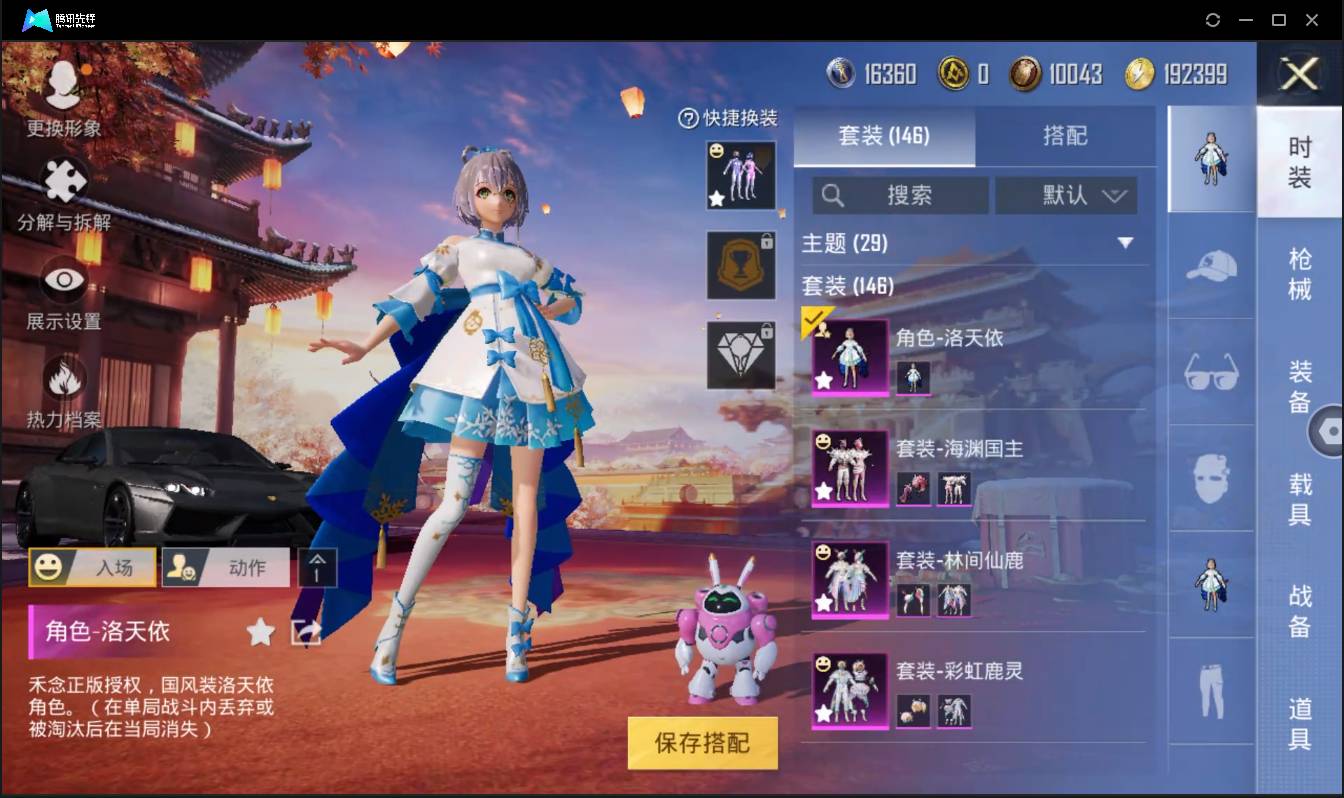Image resolution: width=1344 pixels, height=798 pixels.
Task: Click the 套装-林间仙鹿 outfit thumbnail
Action: tap(849, 581)
